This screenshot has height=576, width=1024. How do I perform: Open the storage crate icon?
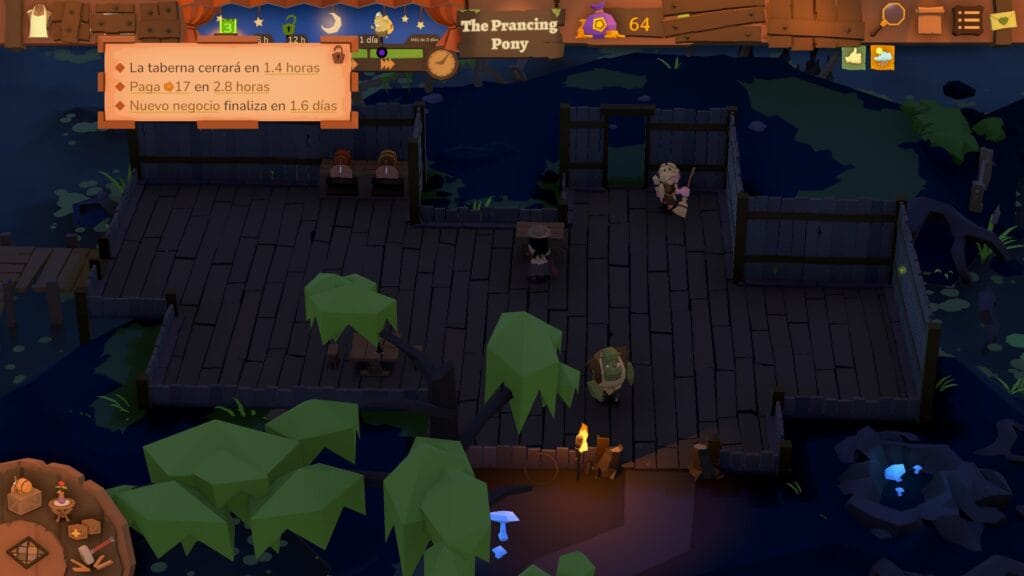point(930,19)
